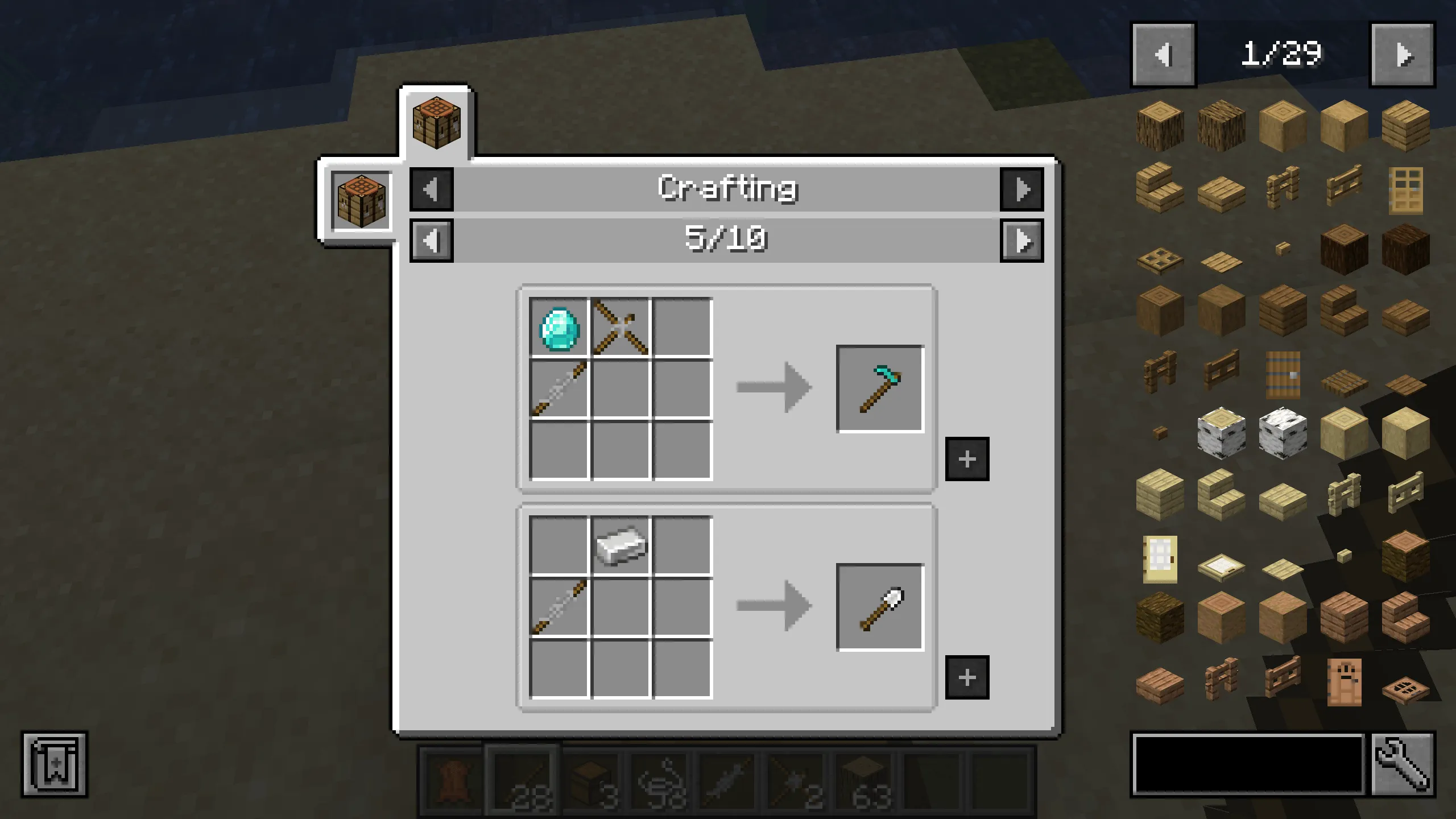
Task: Click the stick ingredient in the pickaxe recipe
Action: click(x=559, y=388)
